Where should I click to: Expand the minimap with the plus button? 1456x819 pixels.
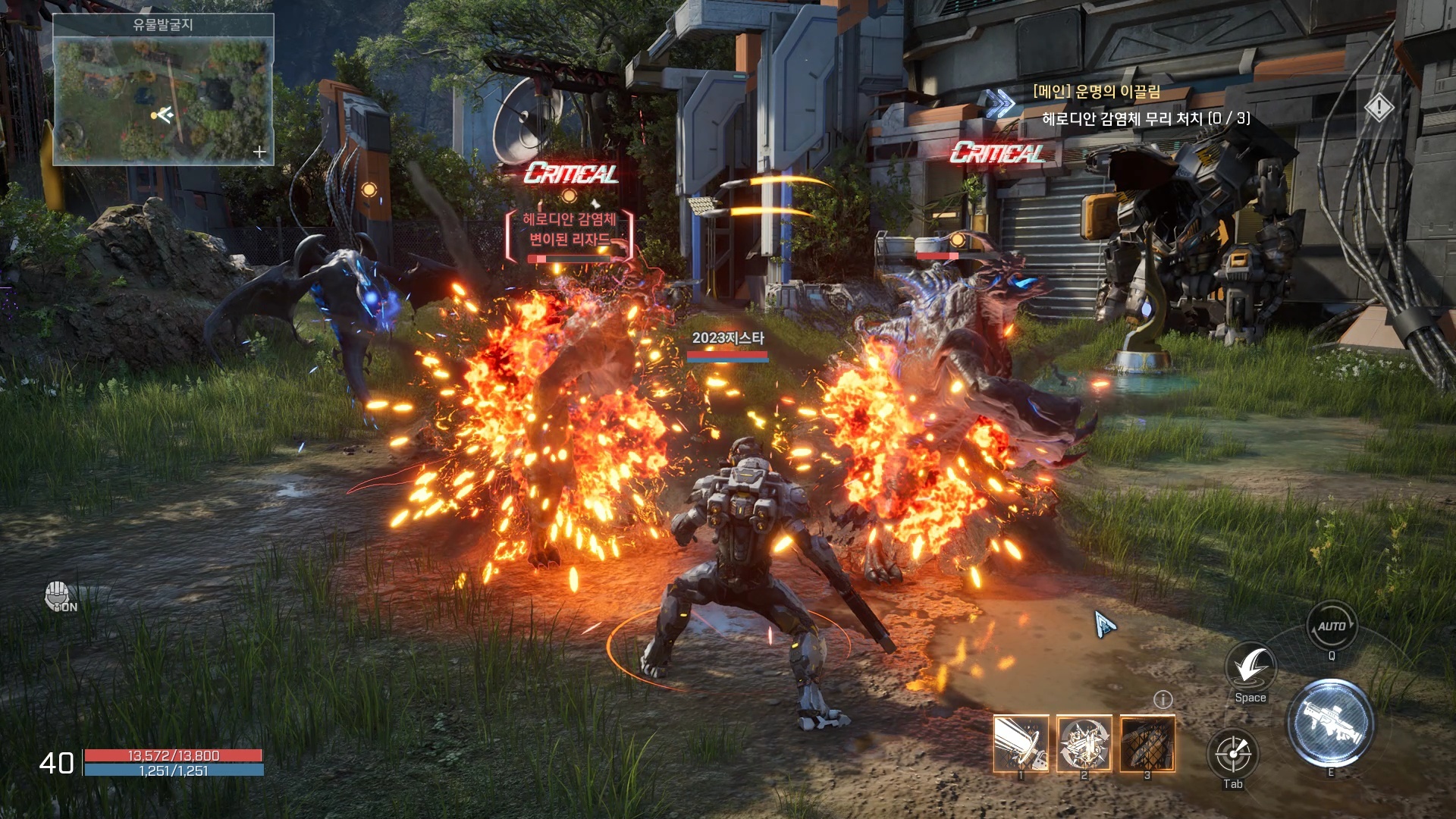259,152
